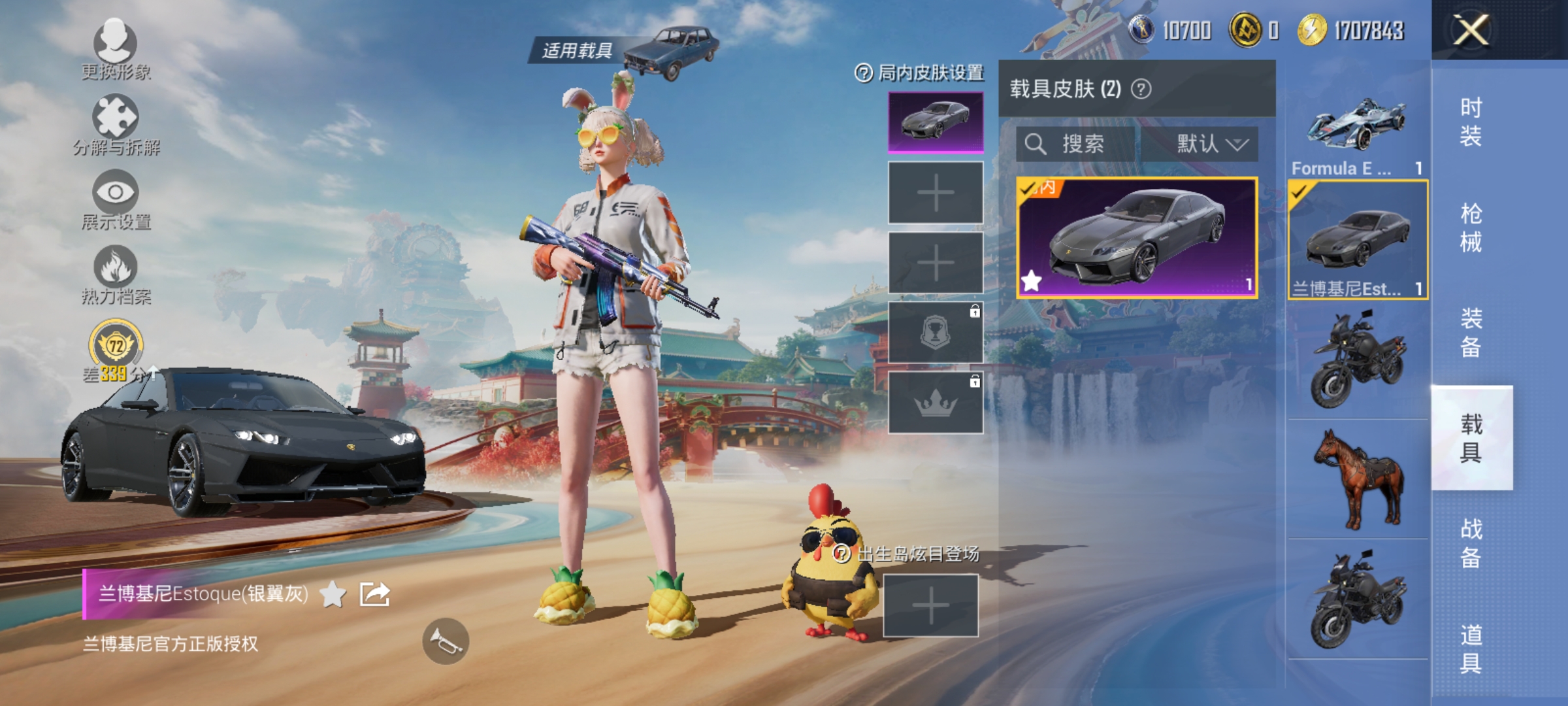The width and height of the screenshot is (1568, 706).
Task: Click the gold coin currency icon
Action: click(x=1244, y=29)
